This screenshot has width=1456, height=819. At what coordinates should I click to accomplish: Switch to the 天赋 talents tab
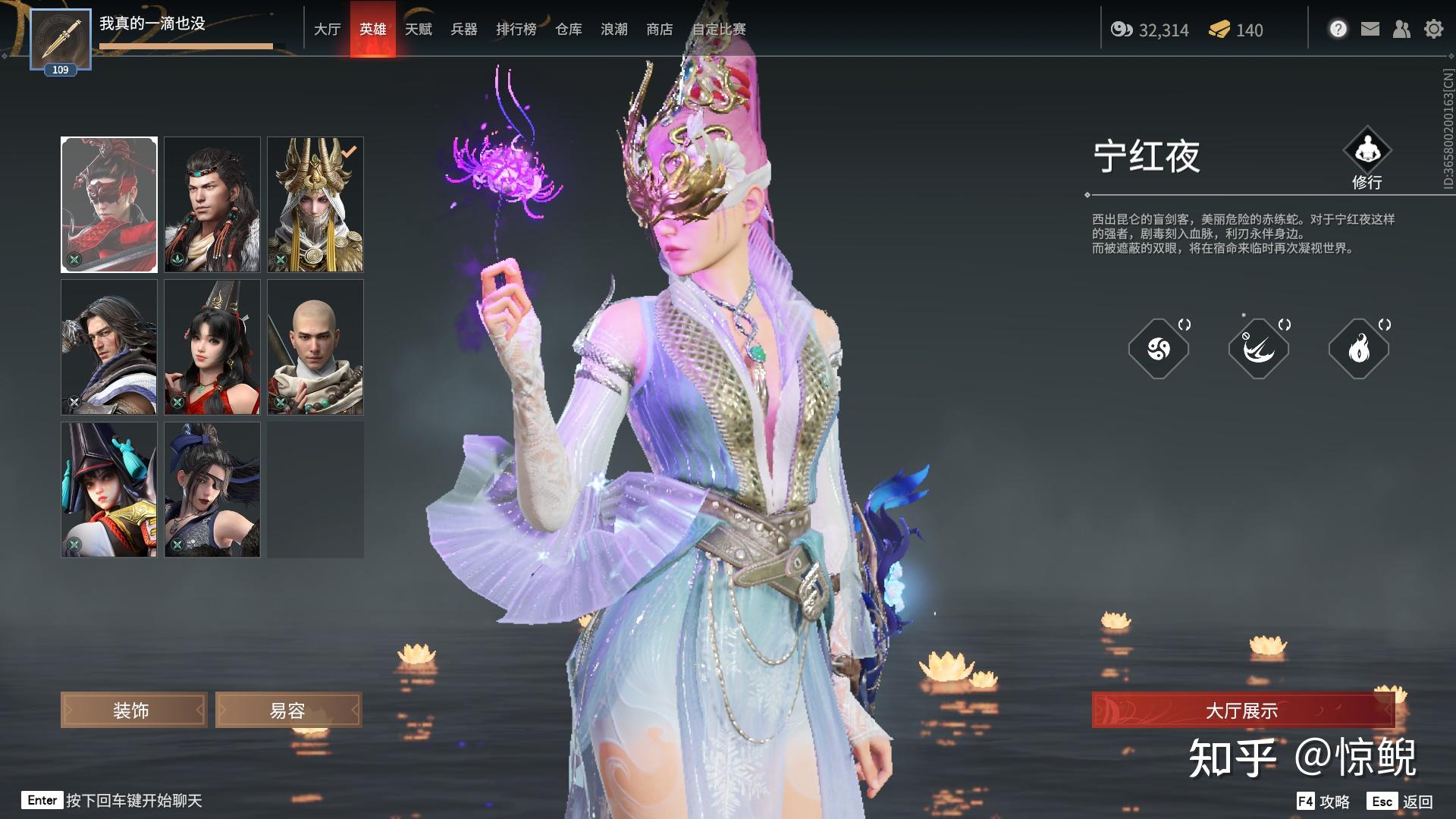418,30
